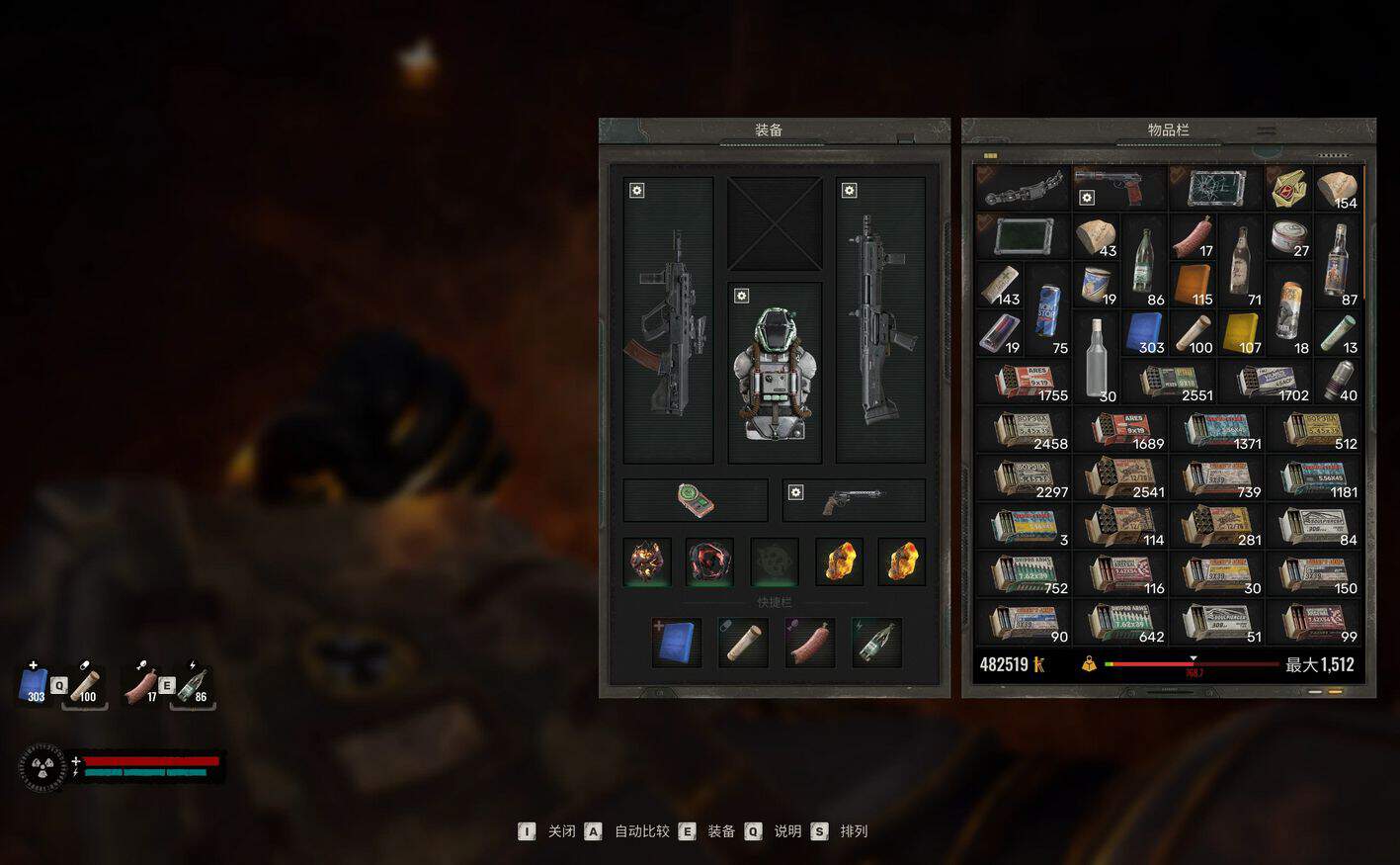Select the folded chain item in inventory
This screenshot has width=1400, height=865.
click(1022, 187)
